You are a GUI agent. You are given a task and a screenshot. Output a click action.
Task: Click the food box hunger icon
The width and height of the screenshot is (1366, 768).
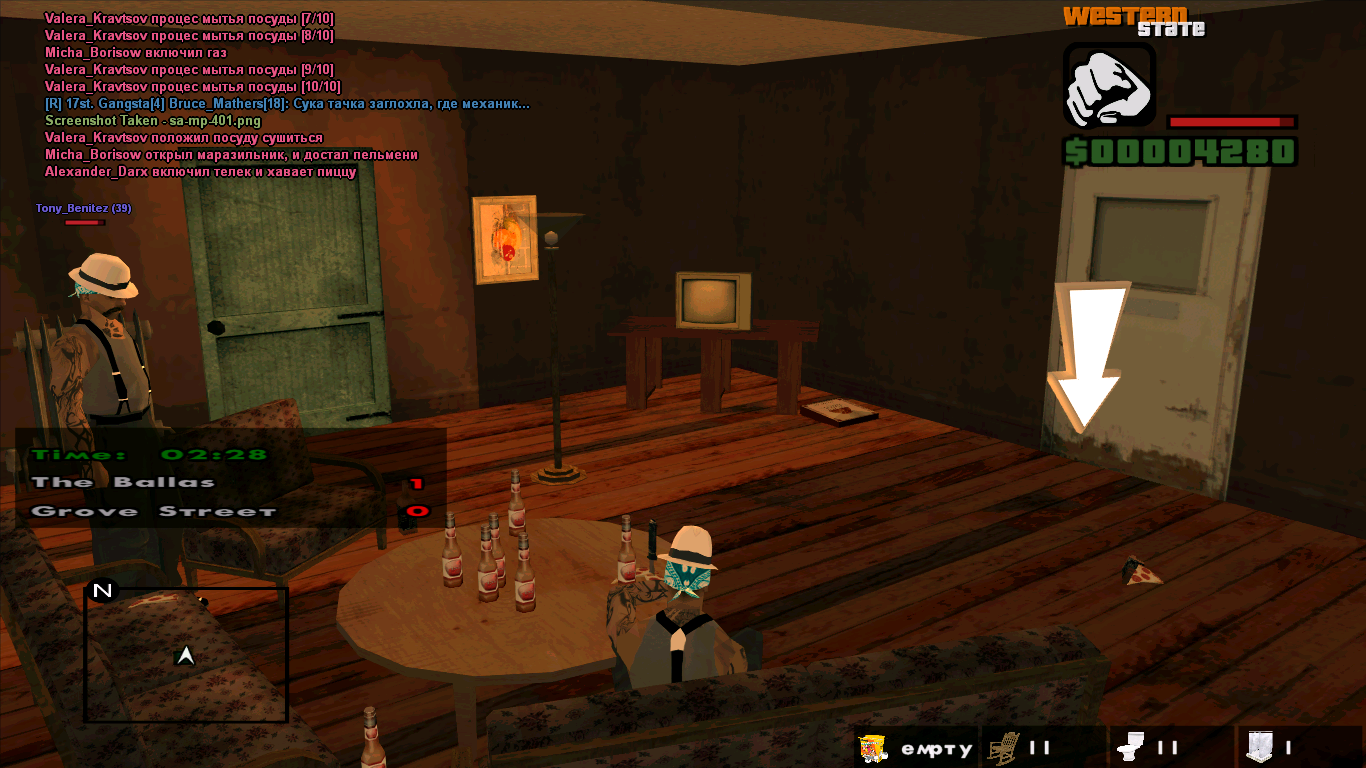pos(873,748)
